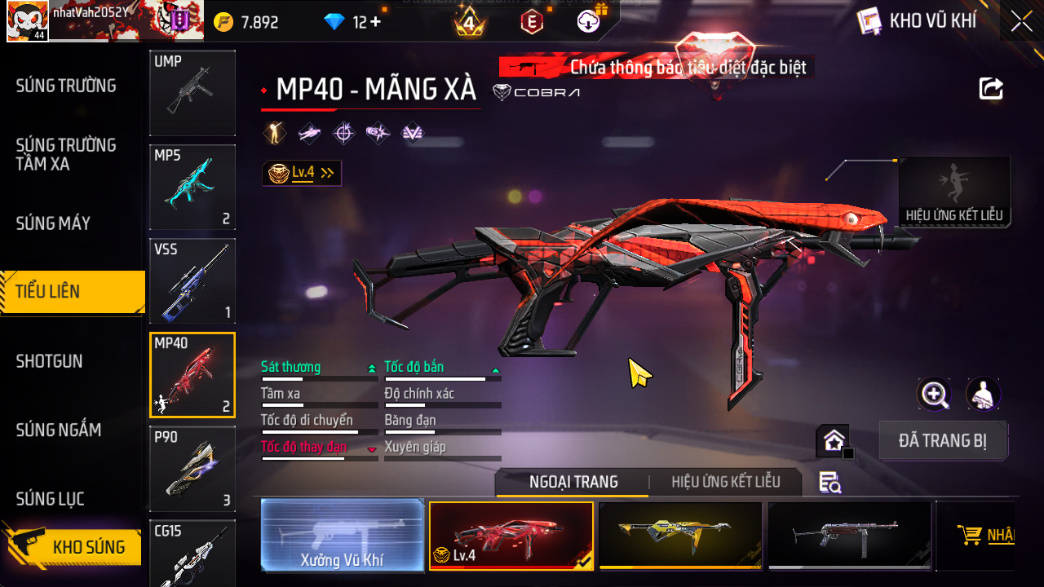Click the Đã Trang Bị button
The width and height of the screenshot is (1044, 587).
tap(942, 440)
